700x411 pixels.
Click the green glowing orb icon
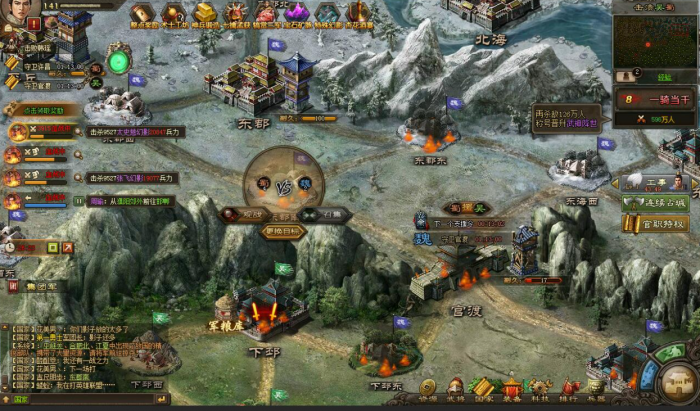pos(119,62)
